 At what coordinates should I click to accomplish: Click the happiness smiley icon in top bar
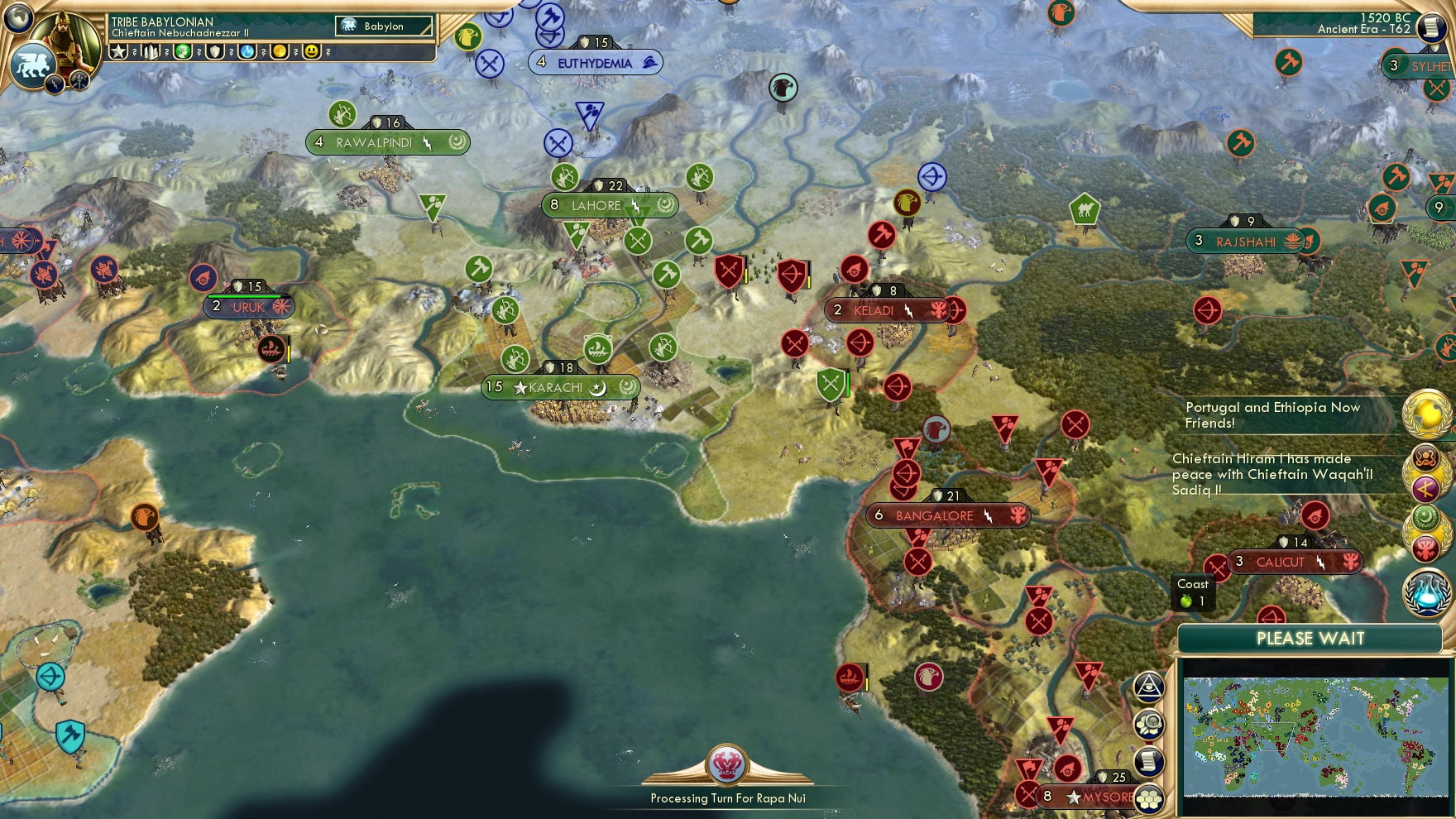[311, 52]
